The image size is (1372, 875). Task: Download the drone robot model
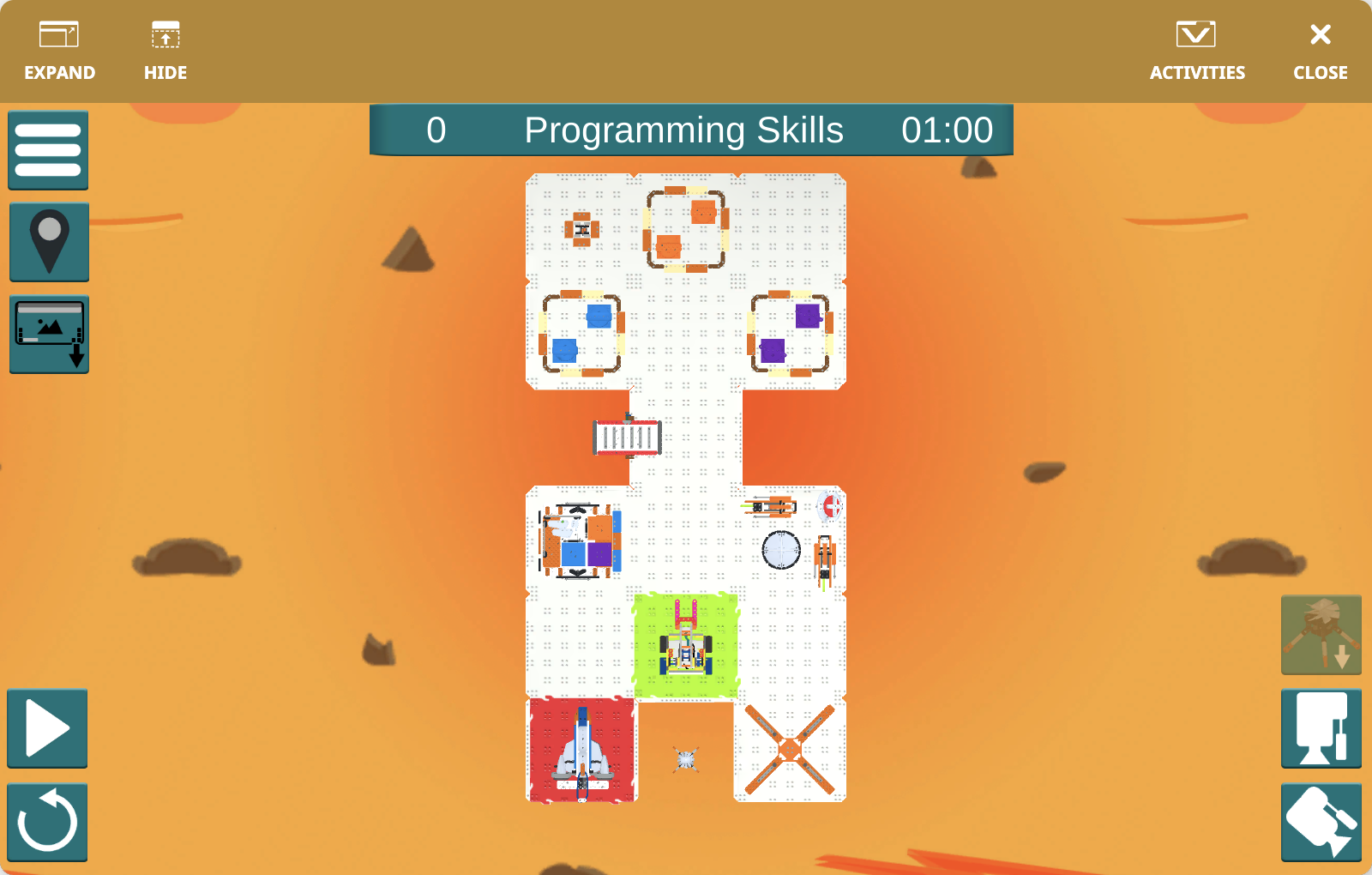pos(1321,635)
